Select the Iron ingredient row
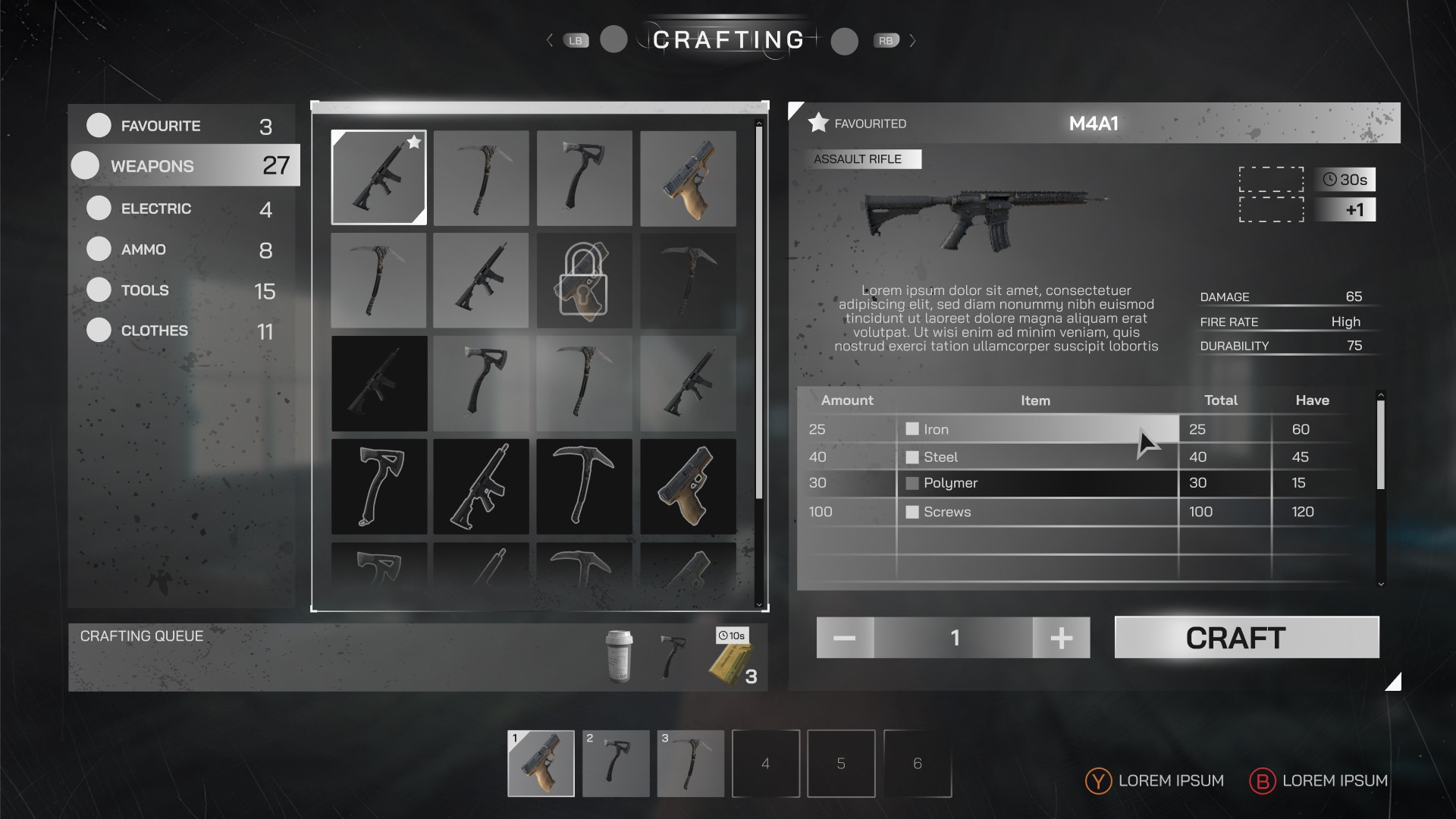This screenshot has width=1456, height=819. coord(1036,429)
